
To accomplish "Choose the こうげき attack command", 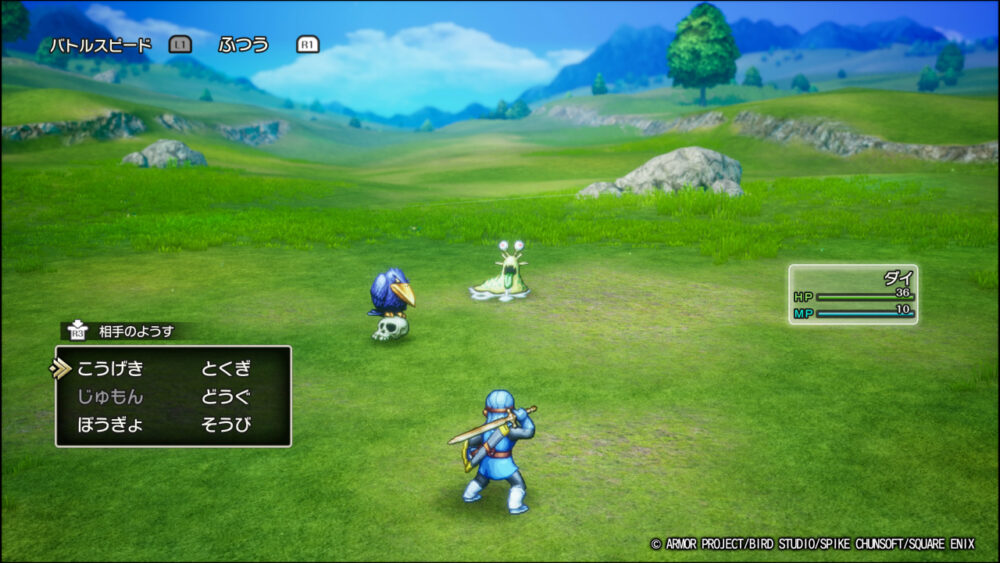I will [x=110, y=368].
